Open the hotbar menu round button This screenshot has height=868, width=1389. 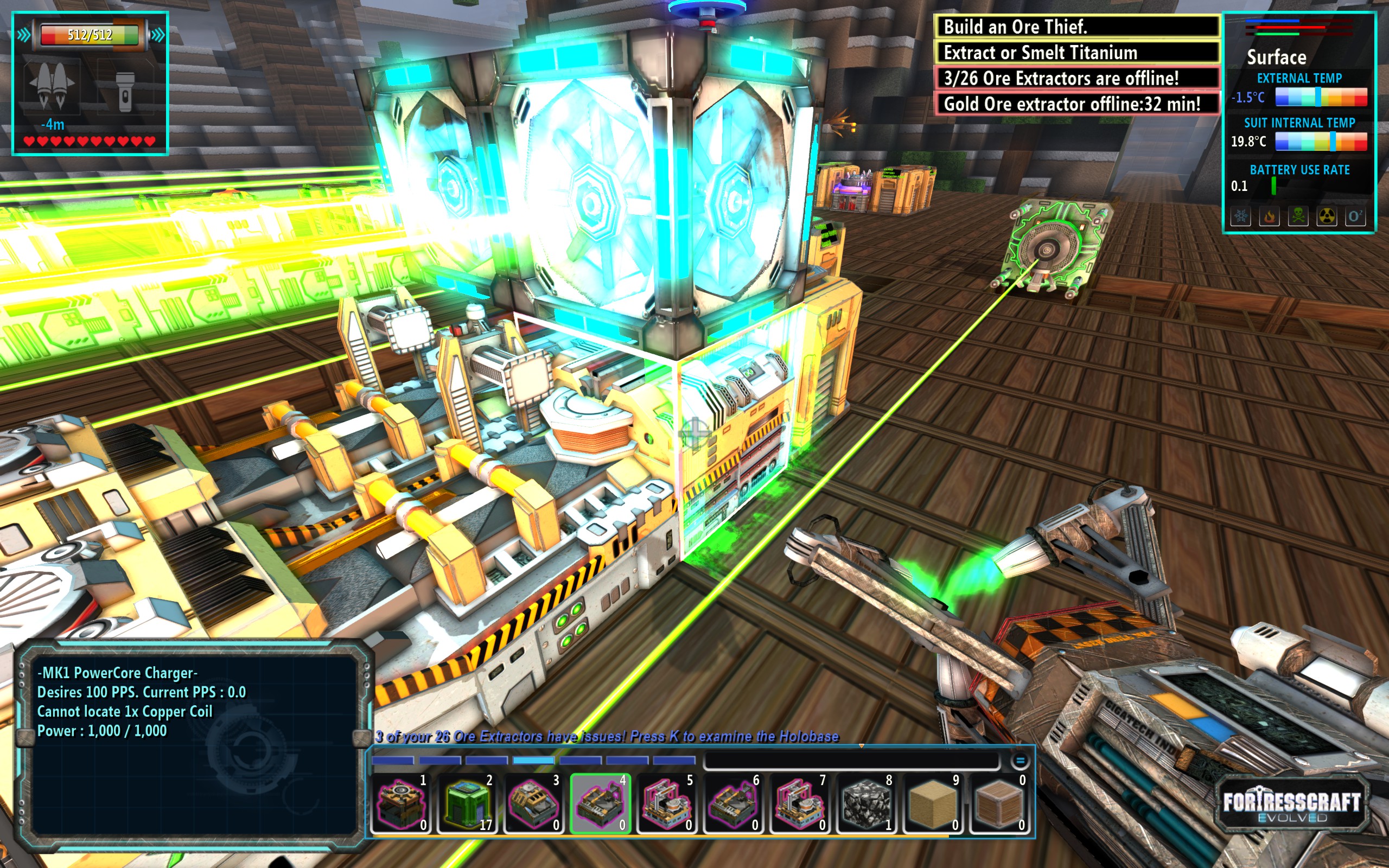1020,761
